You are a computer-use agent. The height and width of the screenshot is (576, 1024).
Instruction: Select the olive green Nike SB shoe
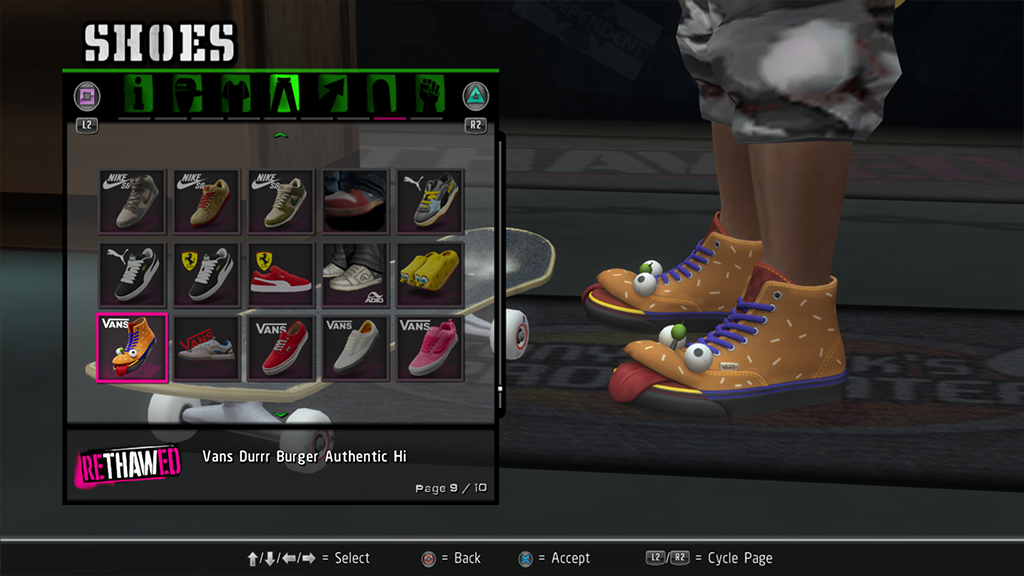click(x=281, y=200)
